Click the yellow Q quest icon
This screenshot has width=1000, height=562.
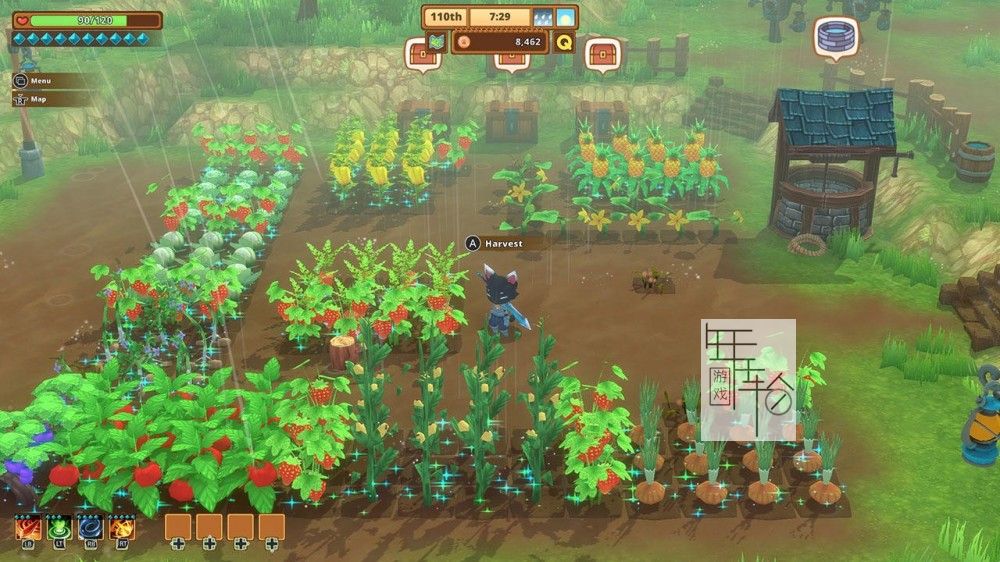click(x=564, y=42)
